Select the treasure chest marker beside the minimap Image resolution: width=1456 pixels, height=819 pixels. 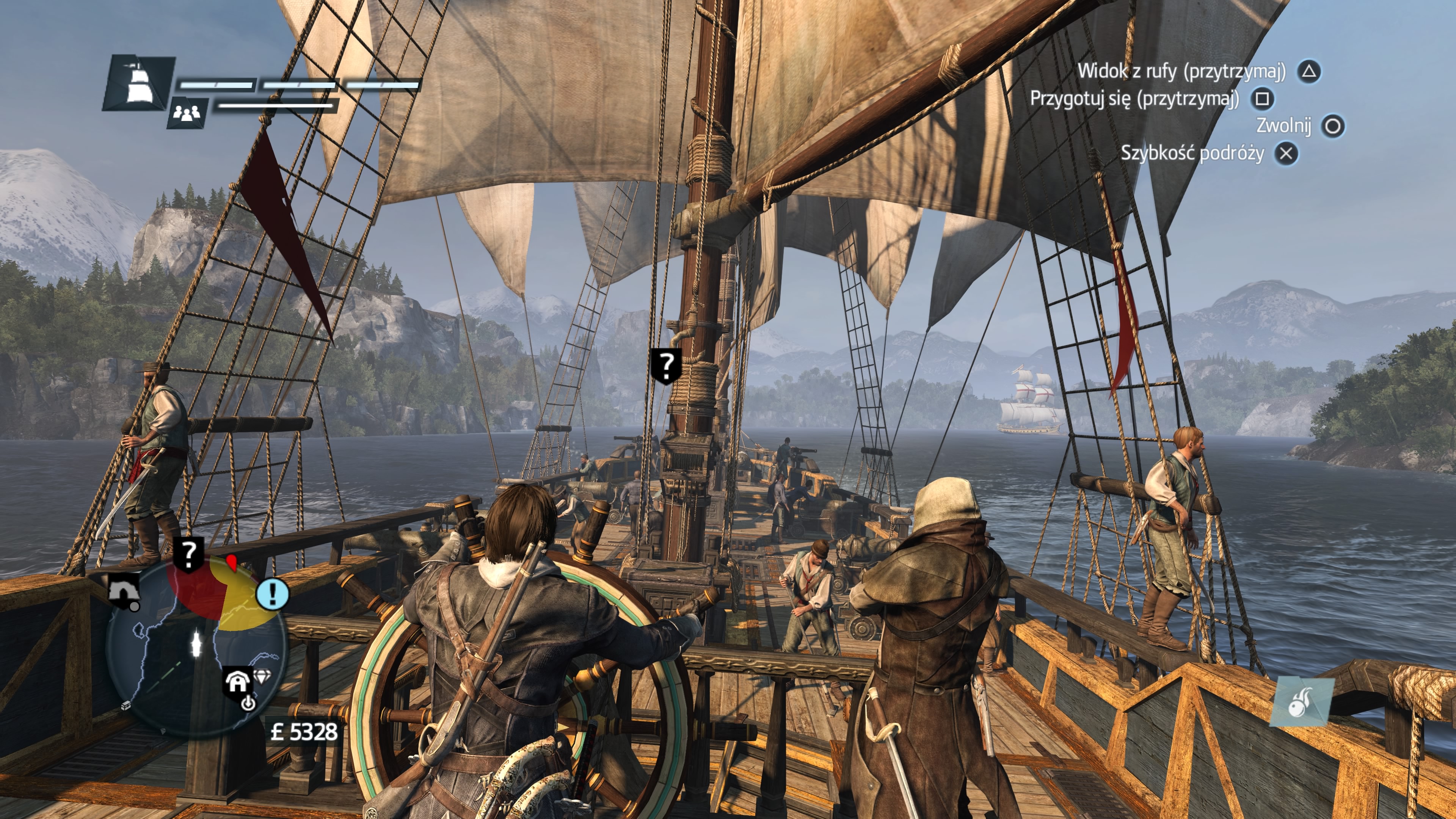point(126,705)
